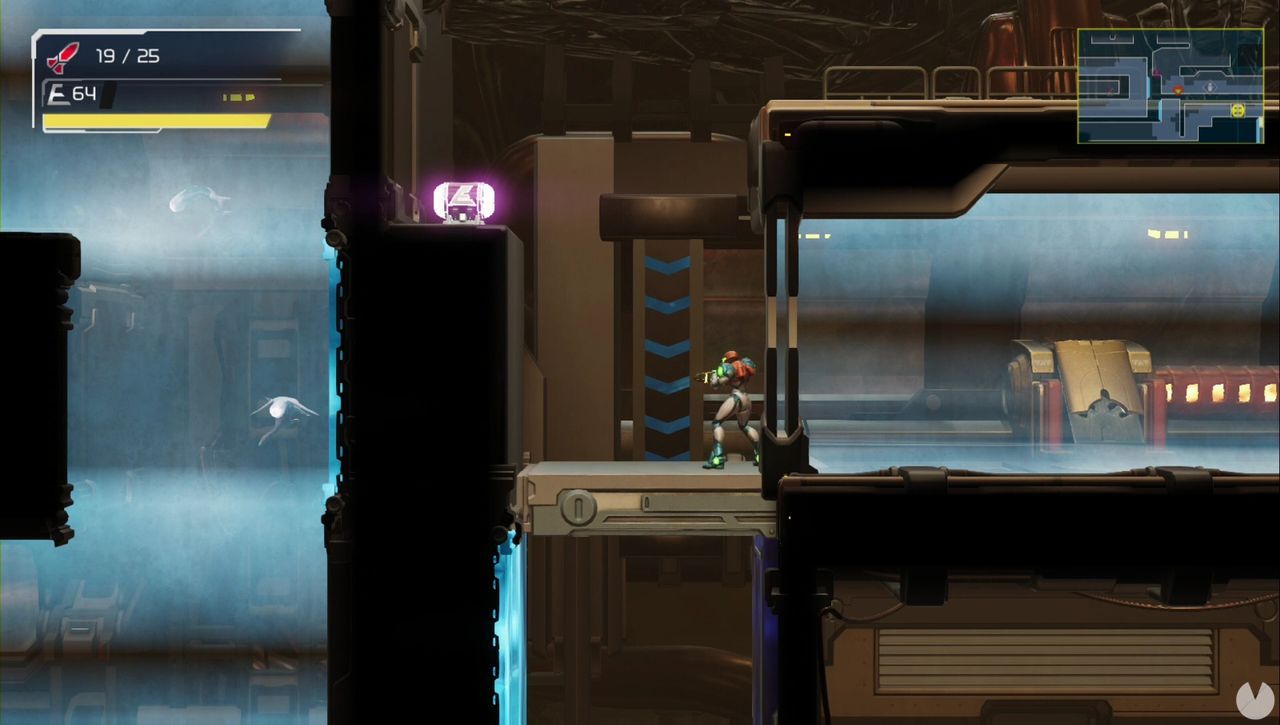Click the pink teleporter marker on minimap
Image resolution: width=1280 pixels, height=725 pixels.
click(x=1157, y=72)
